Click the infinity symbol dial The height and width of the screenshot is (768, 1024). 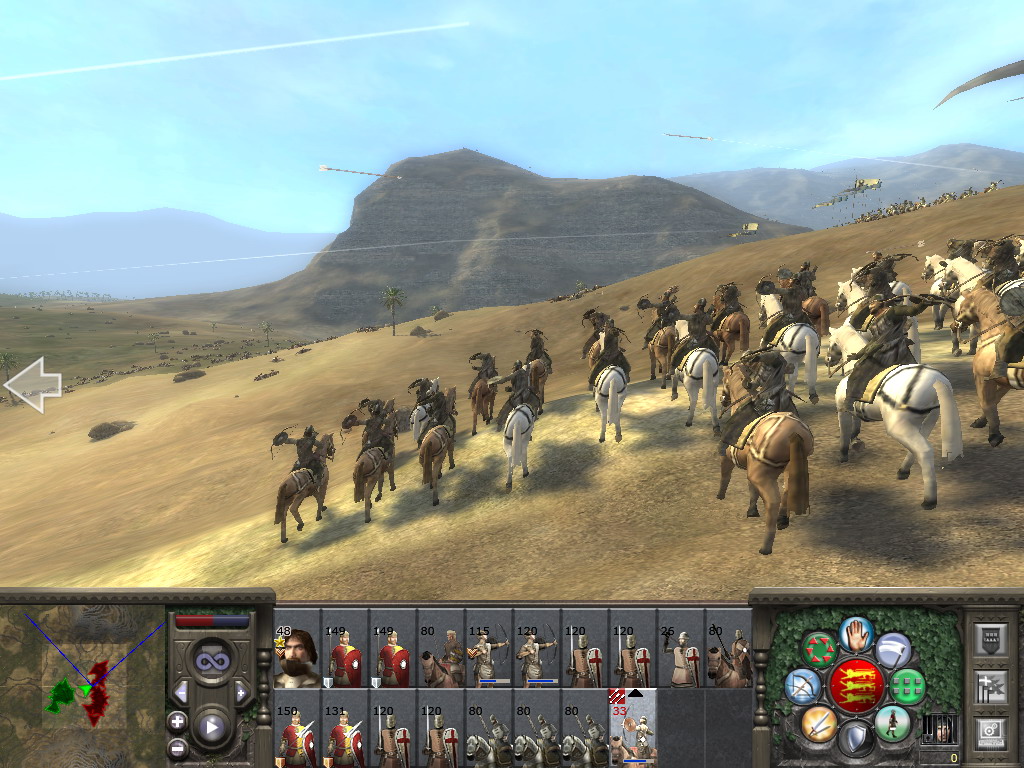click(211, 660)
